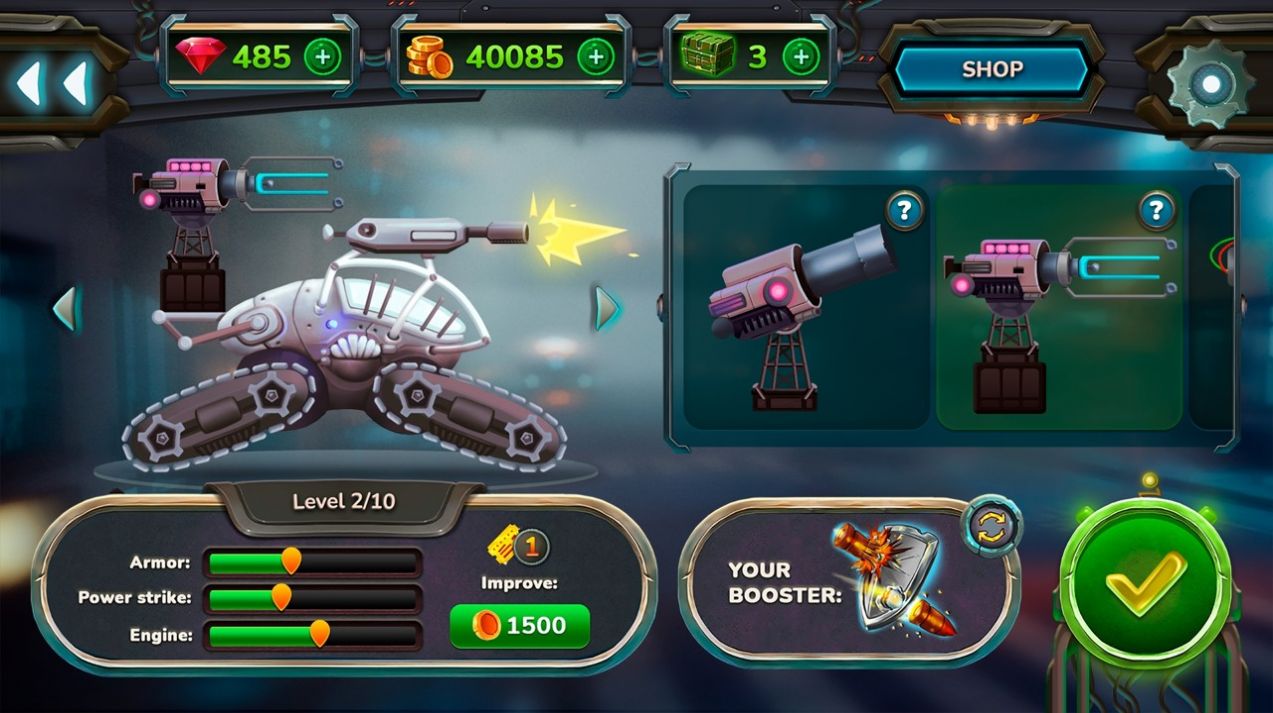
Task: Show info for the laser prong turret
Action: coord(1157,210)
